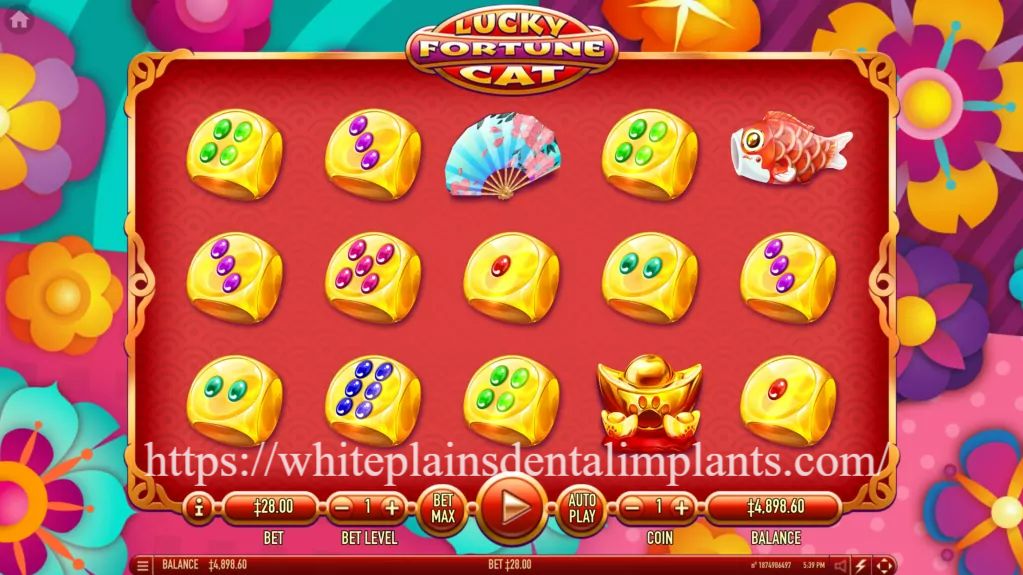Go to the home screen via house icon
Image resolution: width=1023 pixels, height=575 pixels.
[x=18, y=18]
